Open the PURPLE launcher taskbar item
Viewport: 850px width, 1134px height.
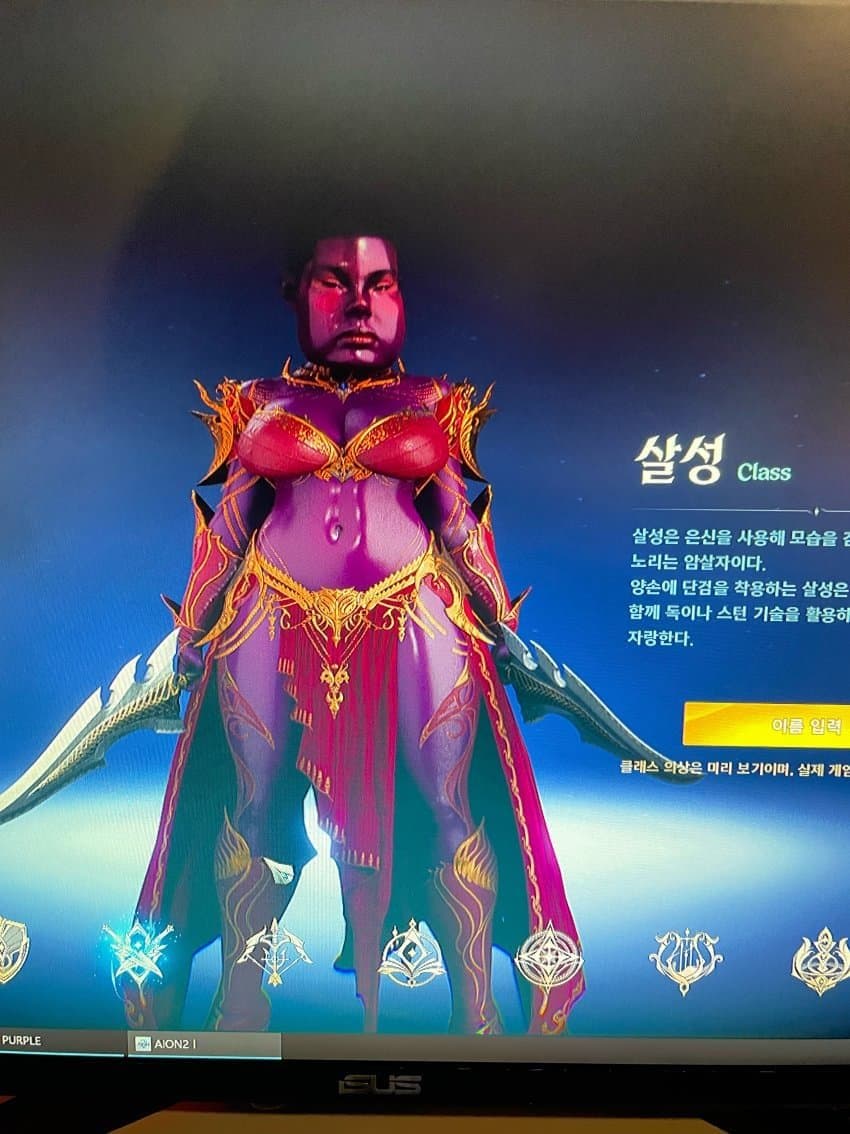40,1041
